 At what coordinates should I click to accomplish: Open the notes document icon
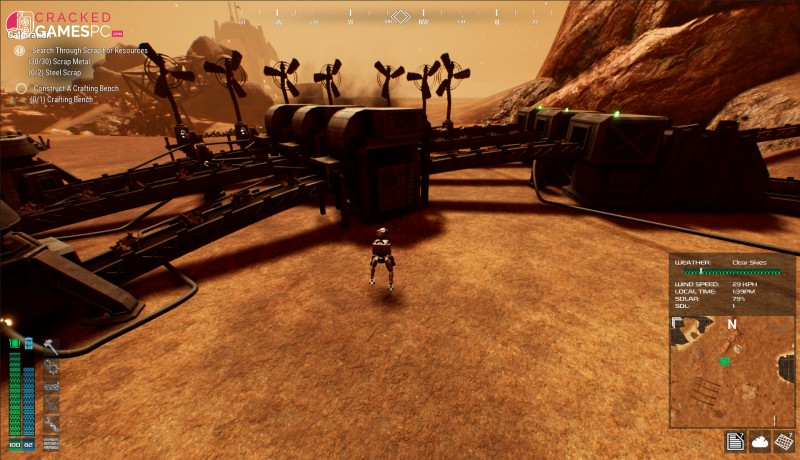(x=735, y=441)
